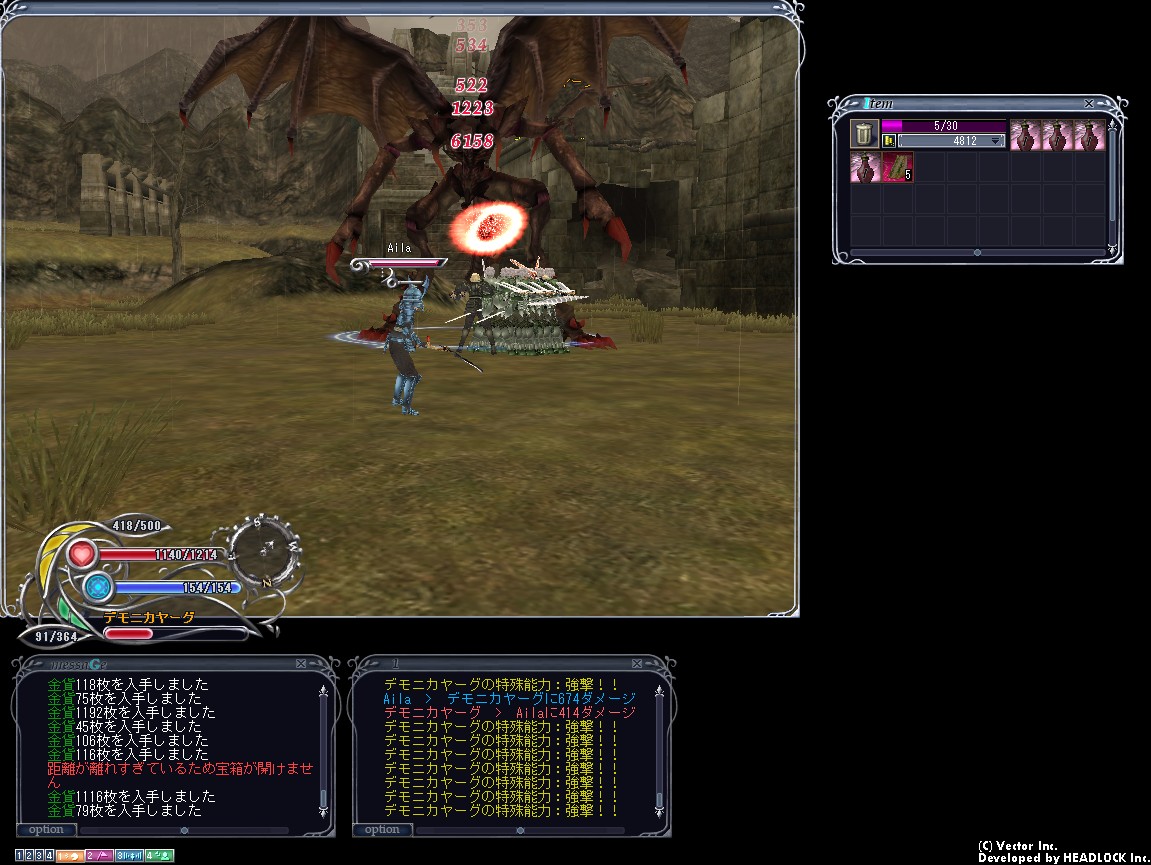
Task: Close the Item window
Action: [x=1089, y=104]
